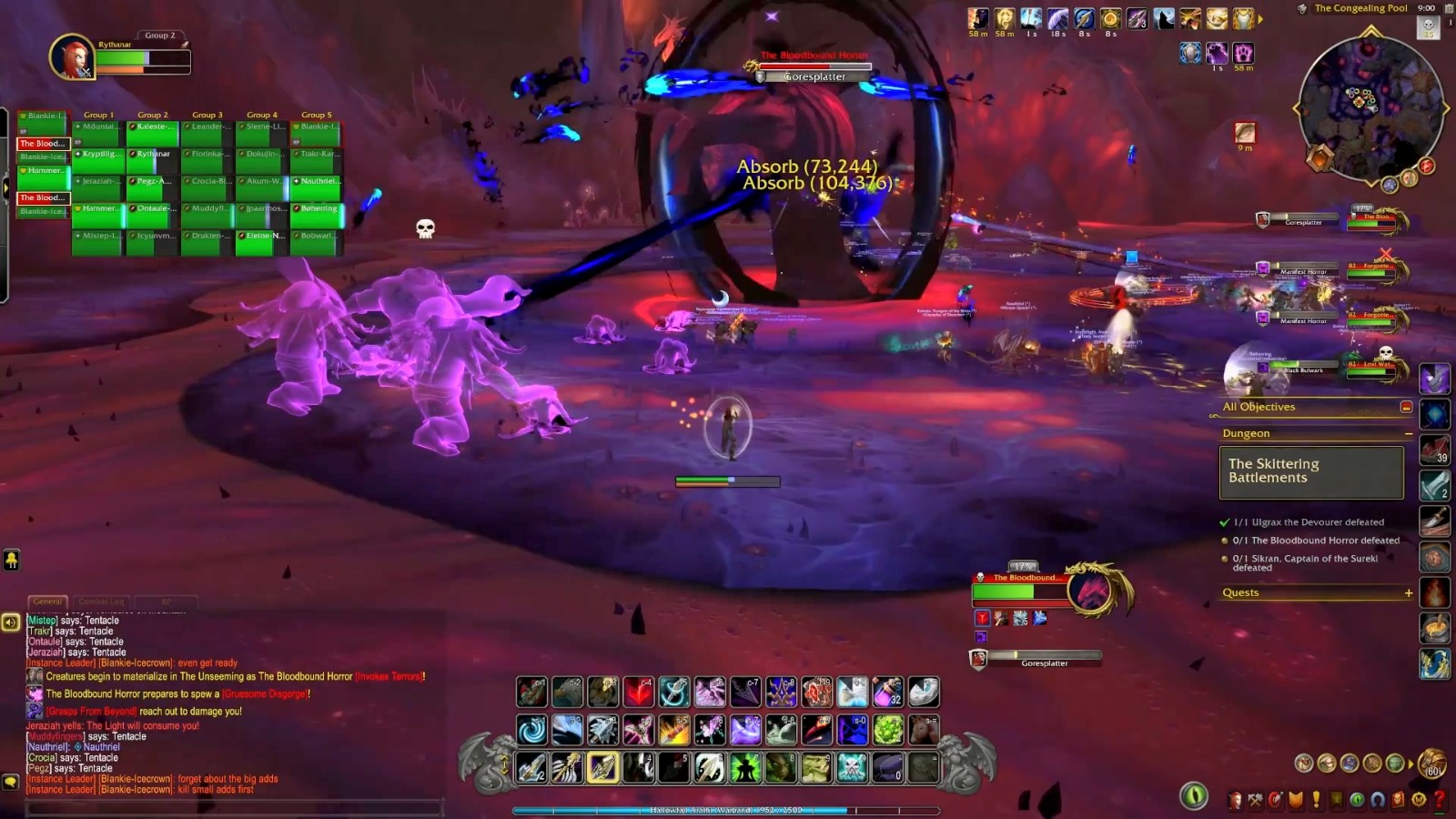Use the purple potion with 32 charges
The image size is (1456, 819).
(887, 692)
